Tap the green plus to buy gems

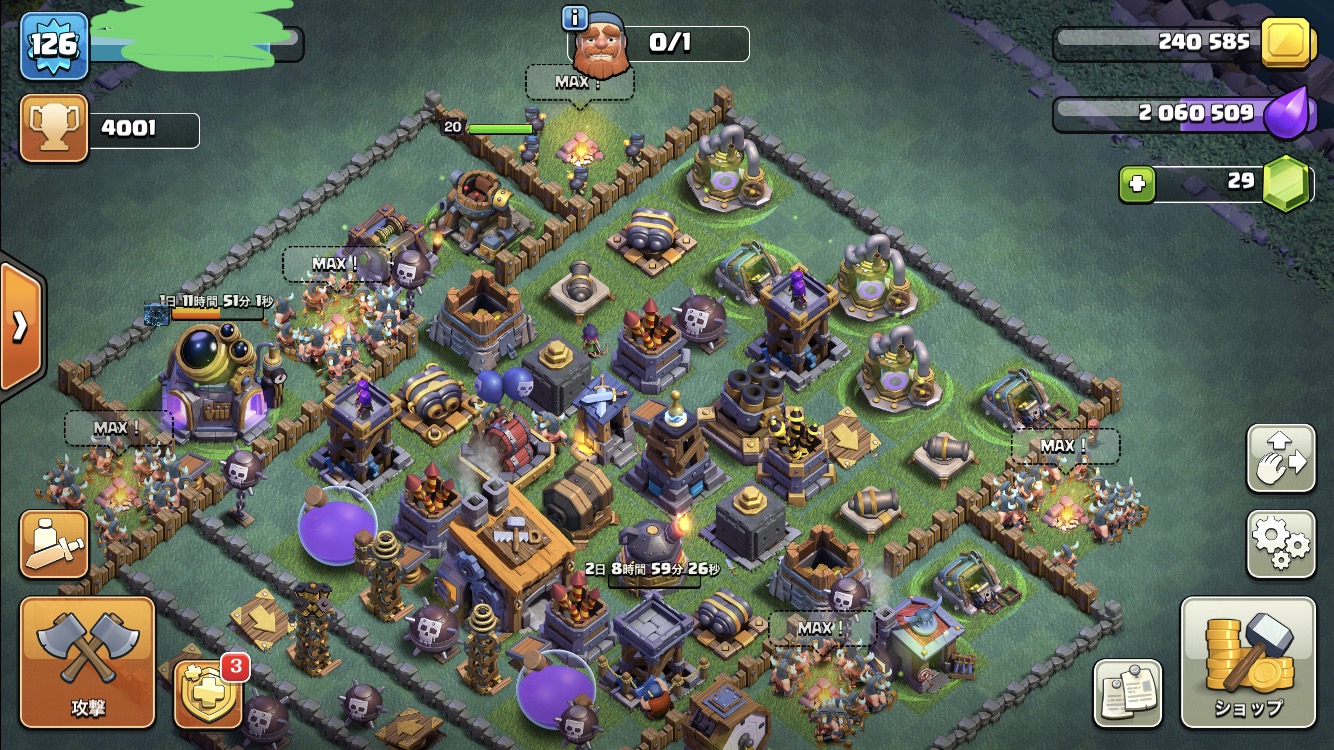(1137, 184)
